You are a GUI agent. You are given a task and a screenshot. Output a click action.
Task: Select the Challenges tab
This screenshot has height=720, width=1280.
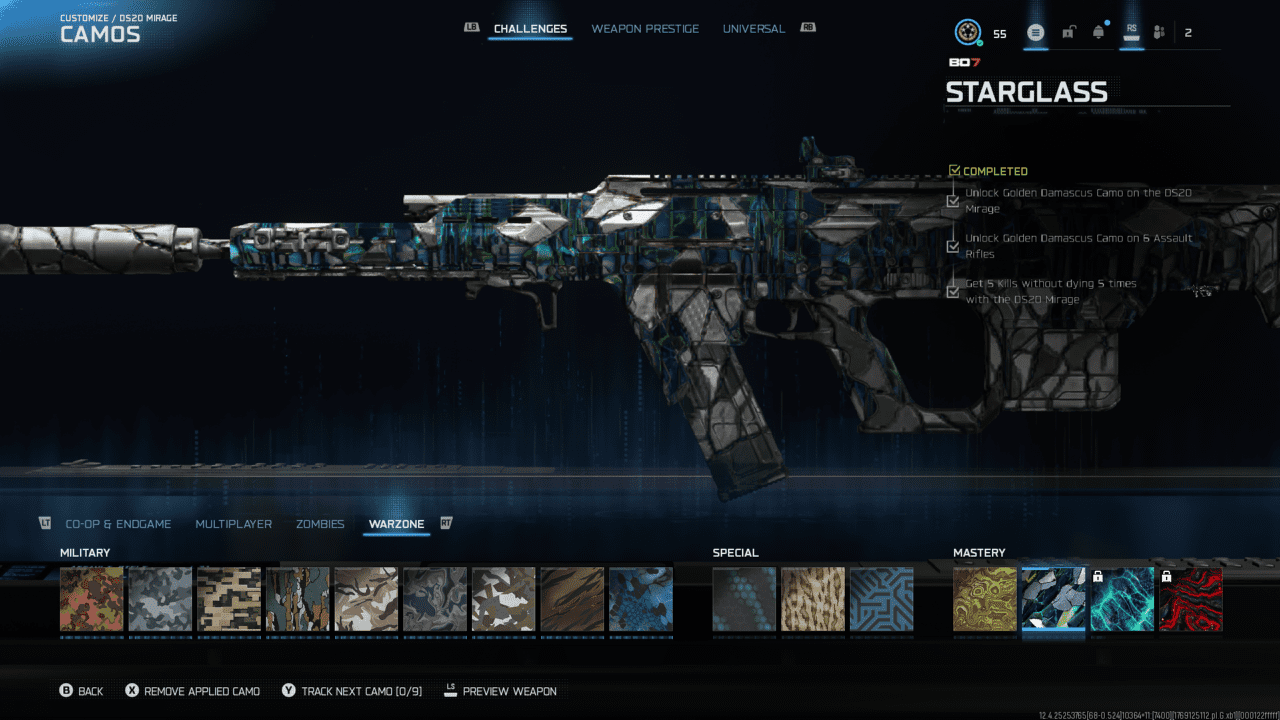tap(530, 29)
